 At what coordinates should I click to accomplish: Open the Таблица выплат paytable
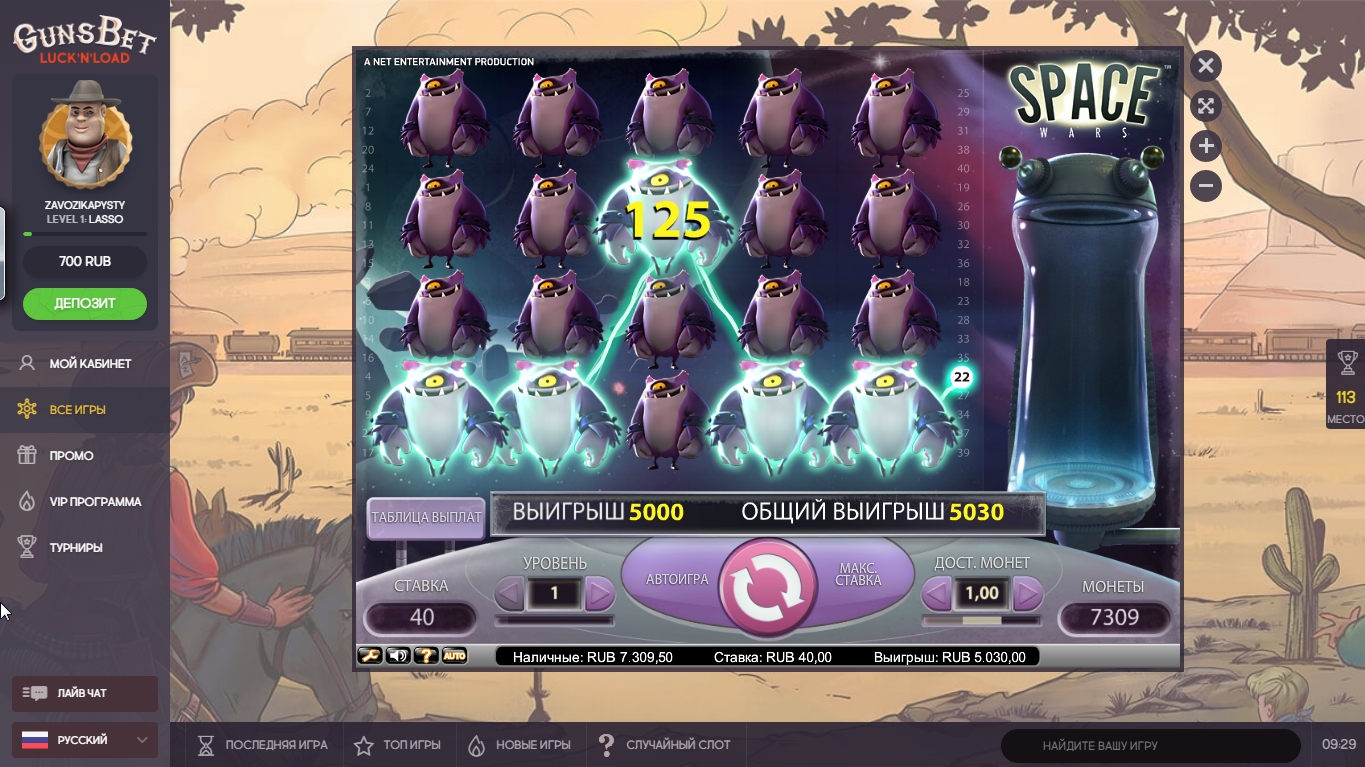click(x=426, y=518)
